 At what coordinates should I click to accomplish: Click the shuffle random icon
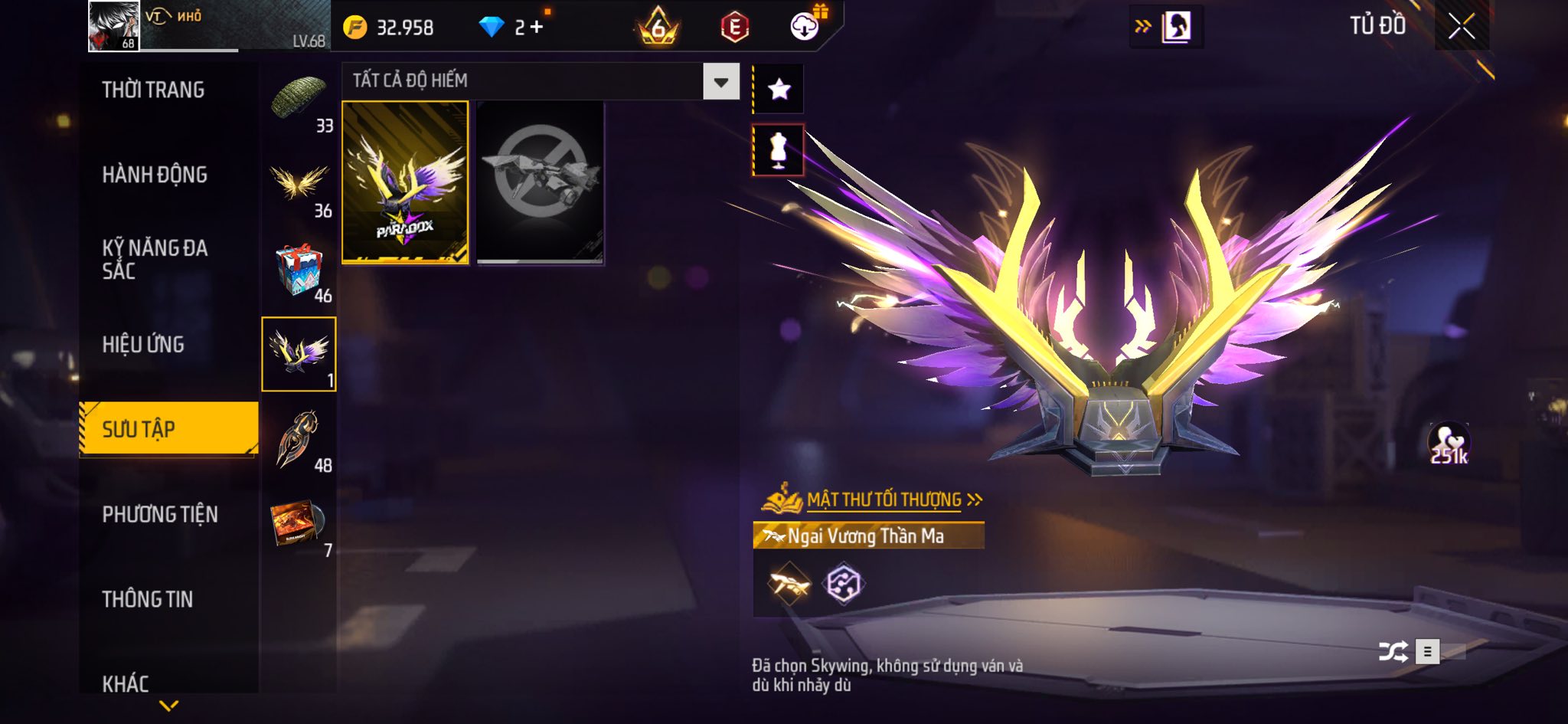tap(1393, 652)
